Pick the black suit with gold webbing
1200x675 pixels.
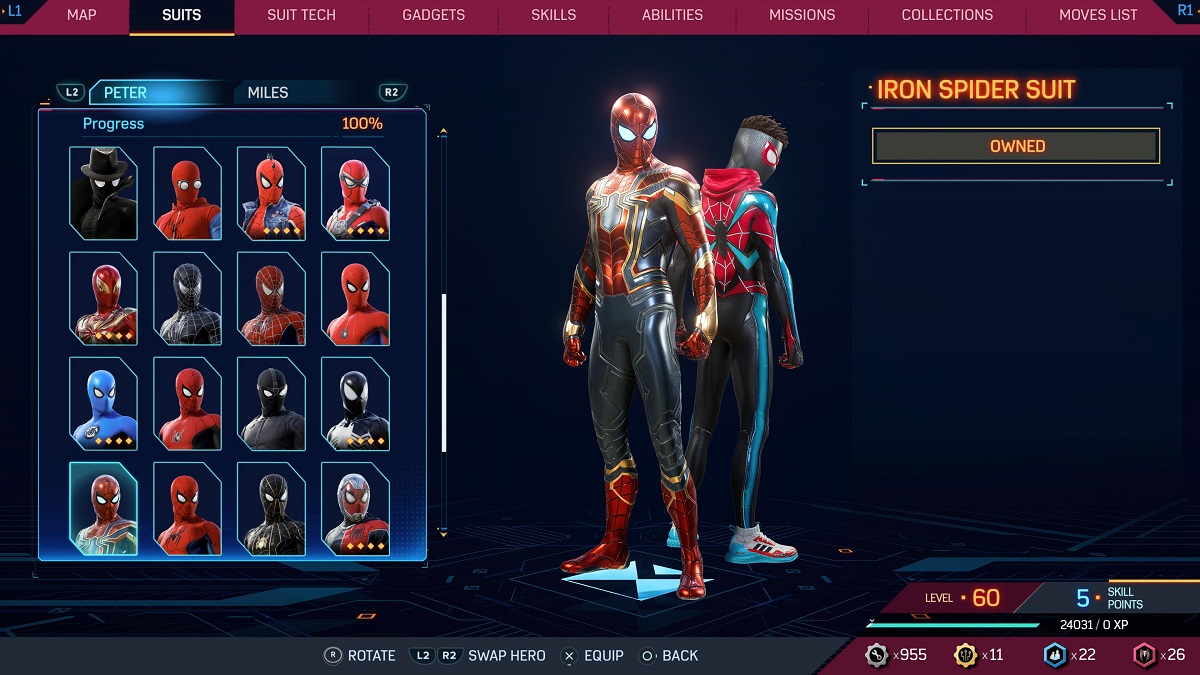(x=271, y=508)
